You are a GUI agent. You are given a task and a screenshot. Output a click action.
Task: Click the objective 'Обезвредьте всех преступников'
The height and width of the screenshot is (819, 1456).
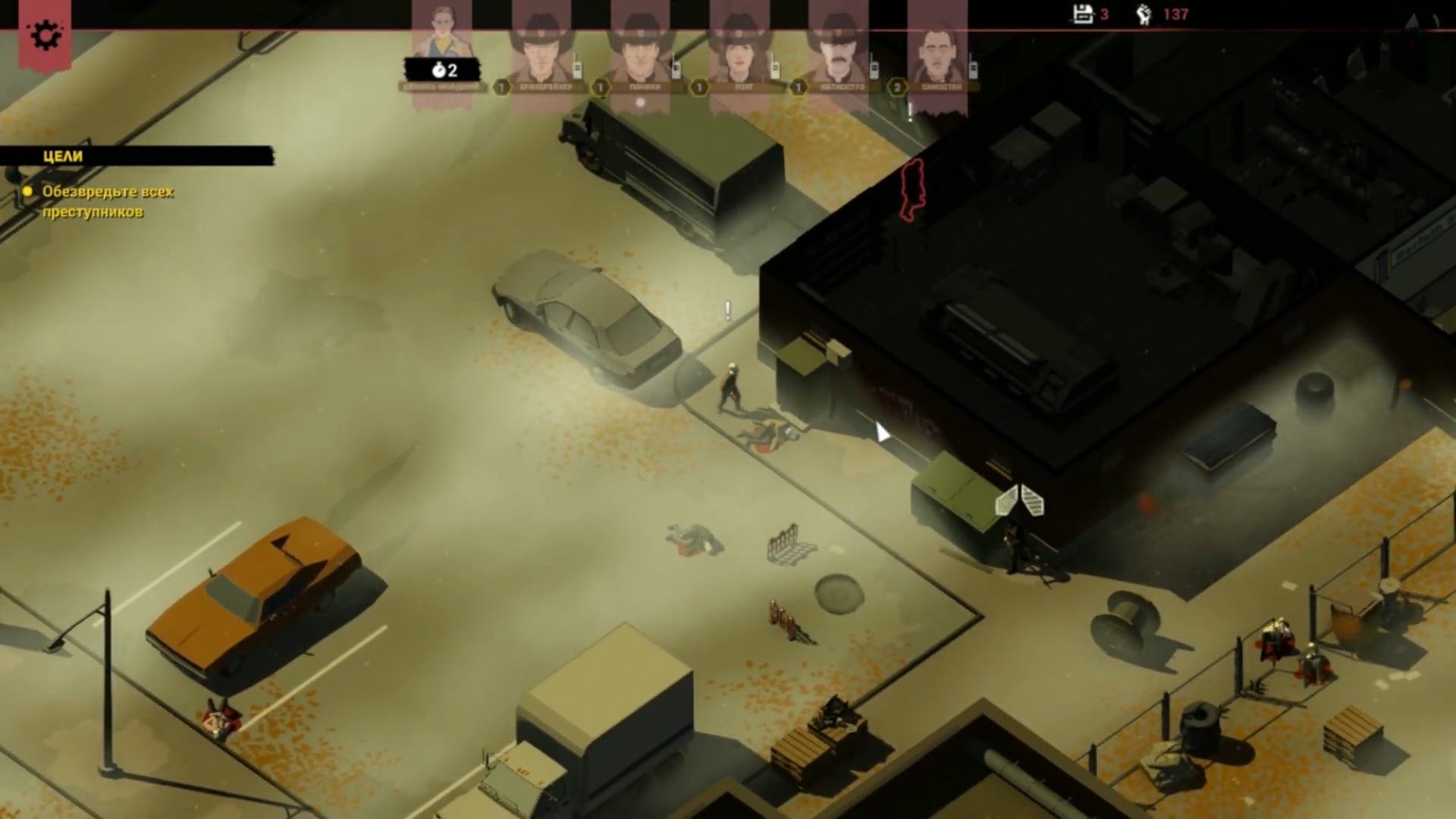coord(108,202)
